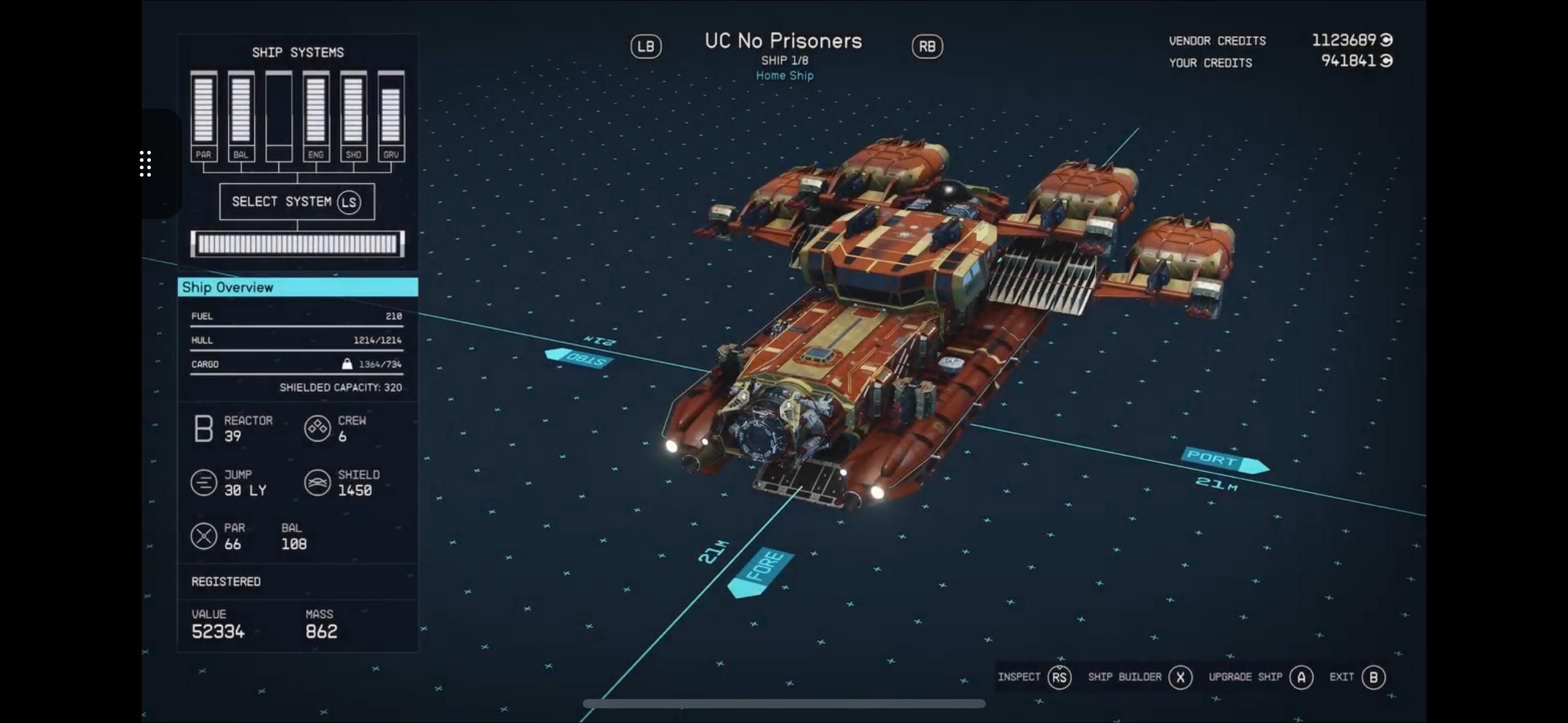
Task: Expand the Registered section
Action: pyautogui.click(x=226, y=581)
